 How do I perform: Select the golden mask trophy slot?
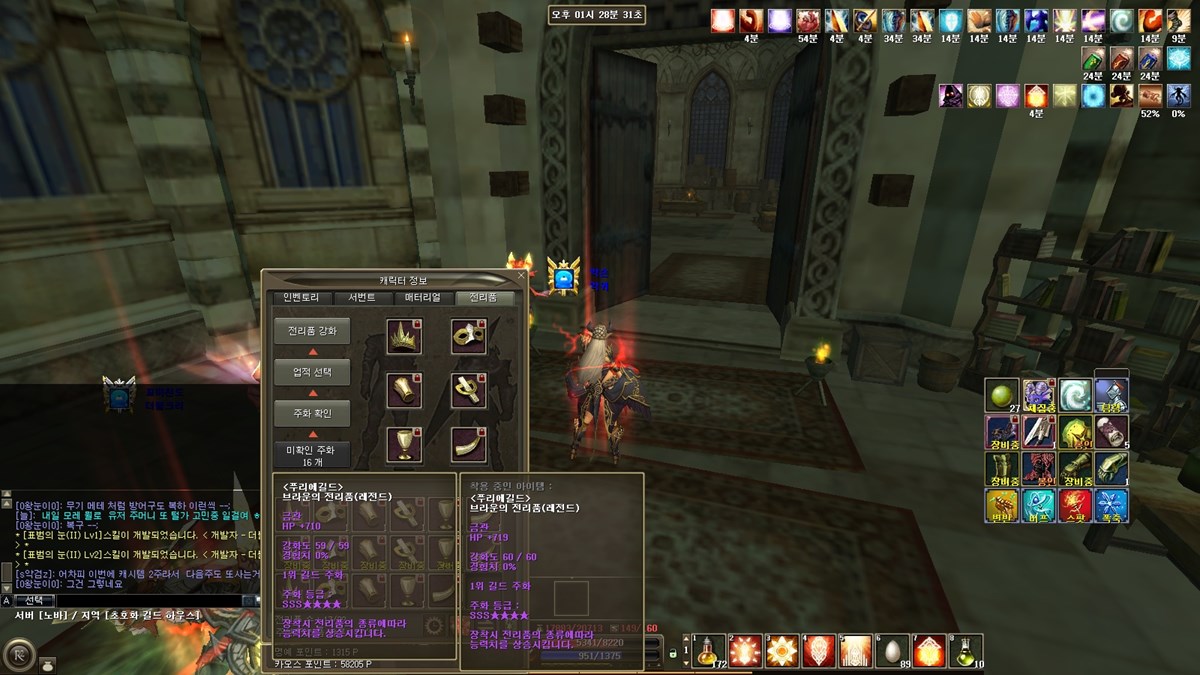[x=468, y=337]
